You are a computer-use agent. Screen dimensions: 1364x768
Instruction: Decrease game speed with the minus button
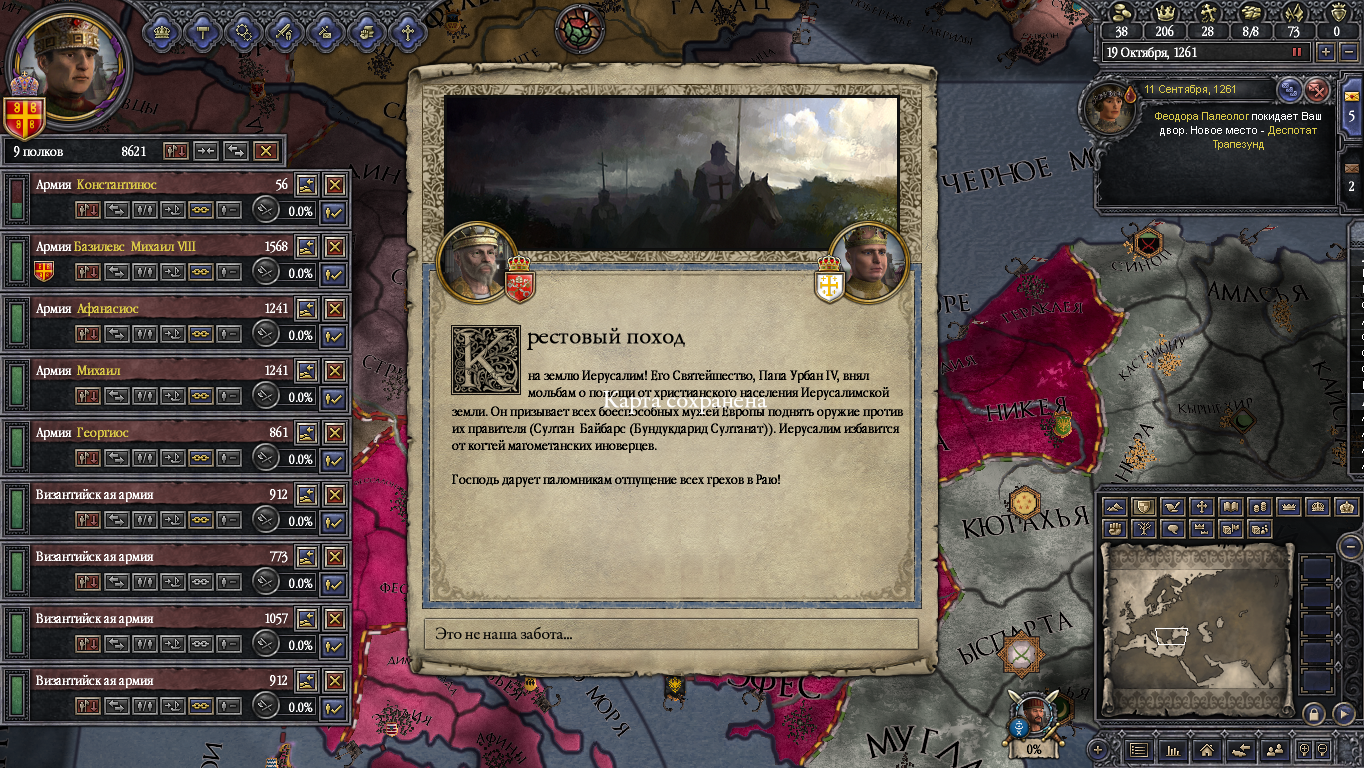click(1346, 52)
